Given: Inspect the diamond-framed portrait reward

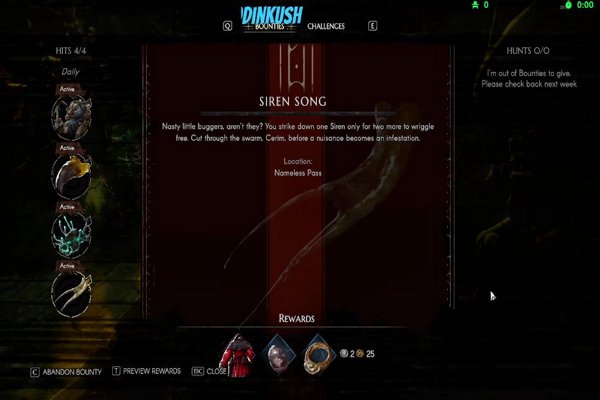Looking at the screenshot, I should point(279,352).
